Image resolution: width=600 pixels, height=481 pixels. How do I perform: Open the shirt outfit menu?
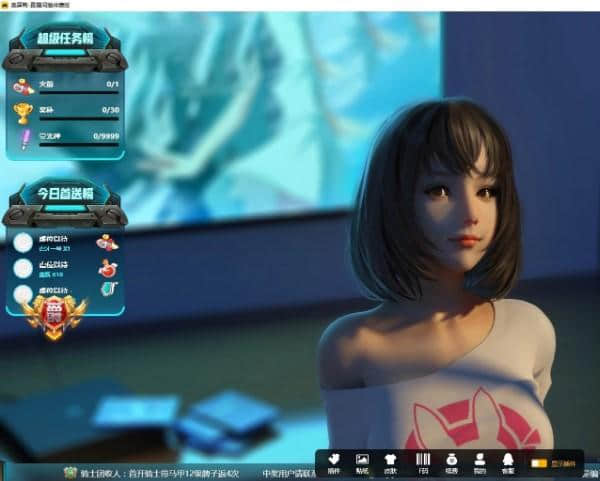[391, 461]
